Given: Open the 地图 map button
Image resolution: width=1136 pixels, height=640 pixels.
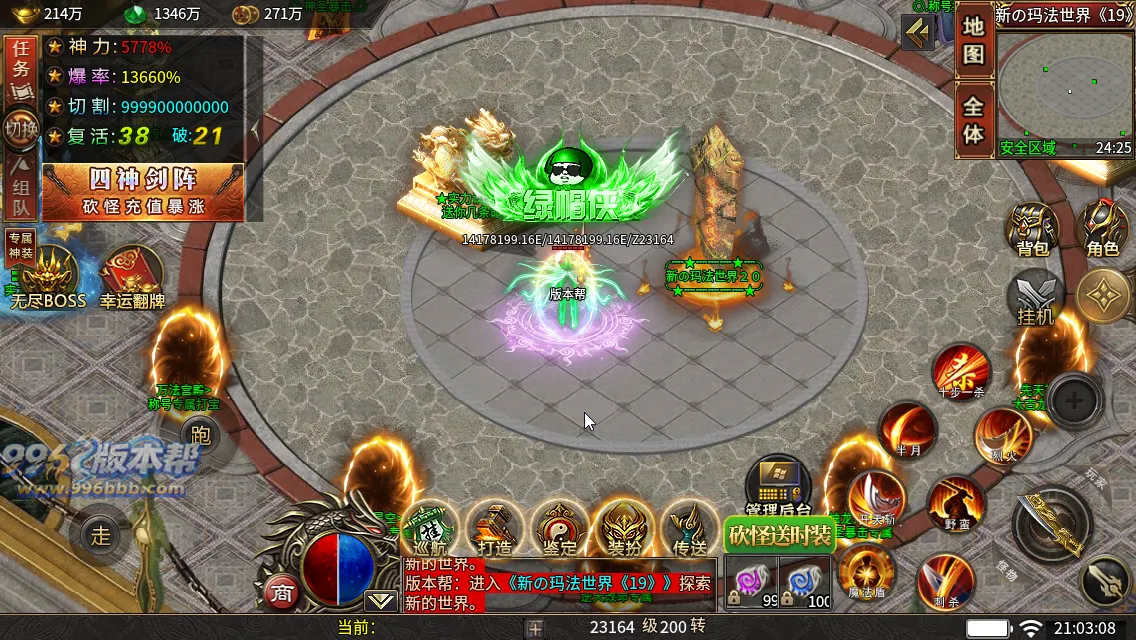Looking at the screenshot, I should coord(973,41).
